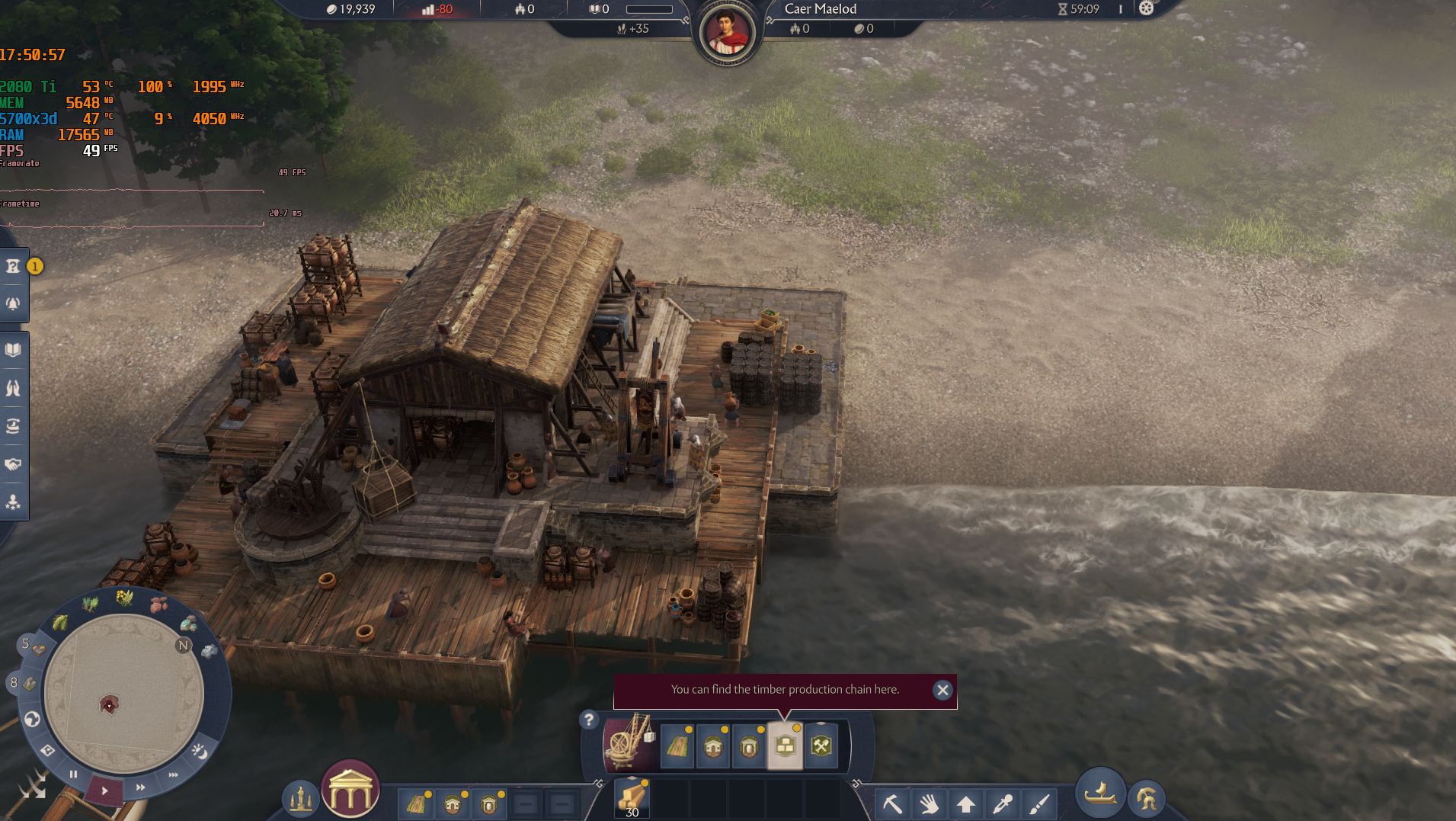Open the handshake diplomacy menu

[x=14, y=464]
